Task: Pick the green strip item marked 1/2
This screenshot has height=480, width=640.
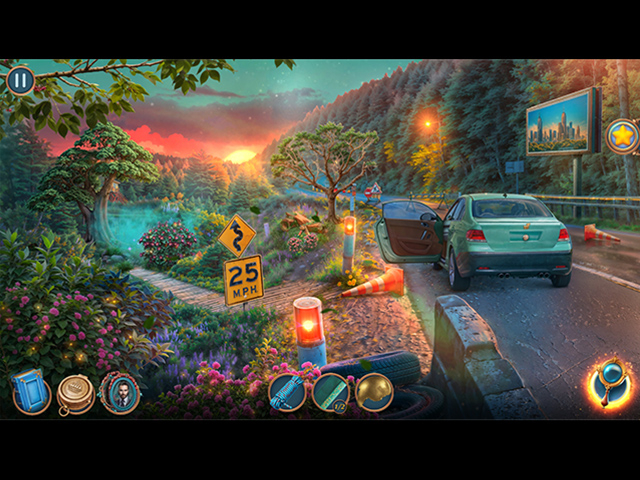Action: click(331, 392)
